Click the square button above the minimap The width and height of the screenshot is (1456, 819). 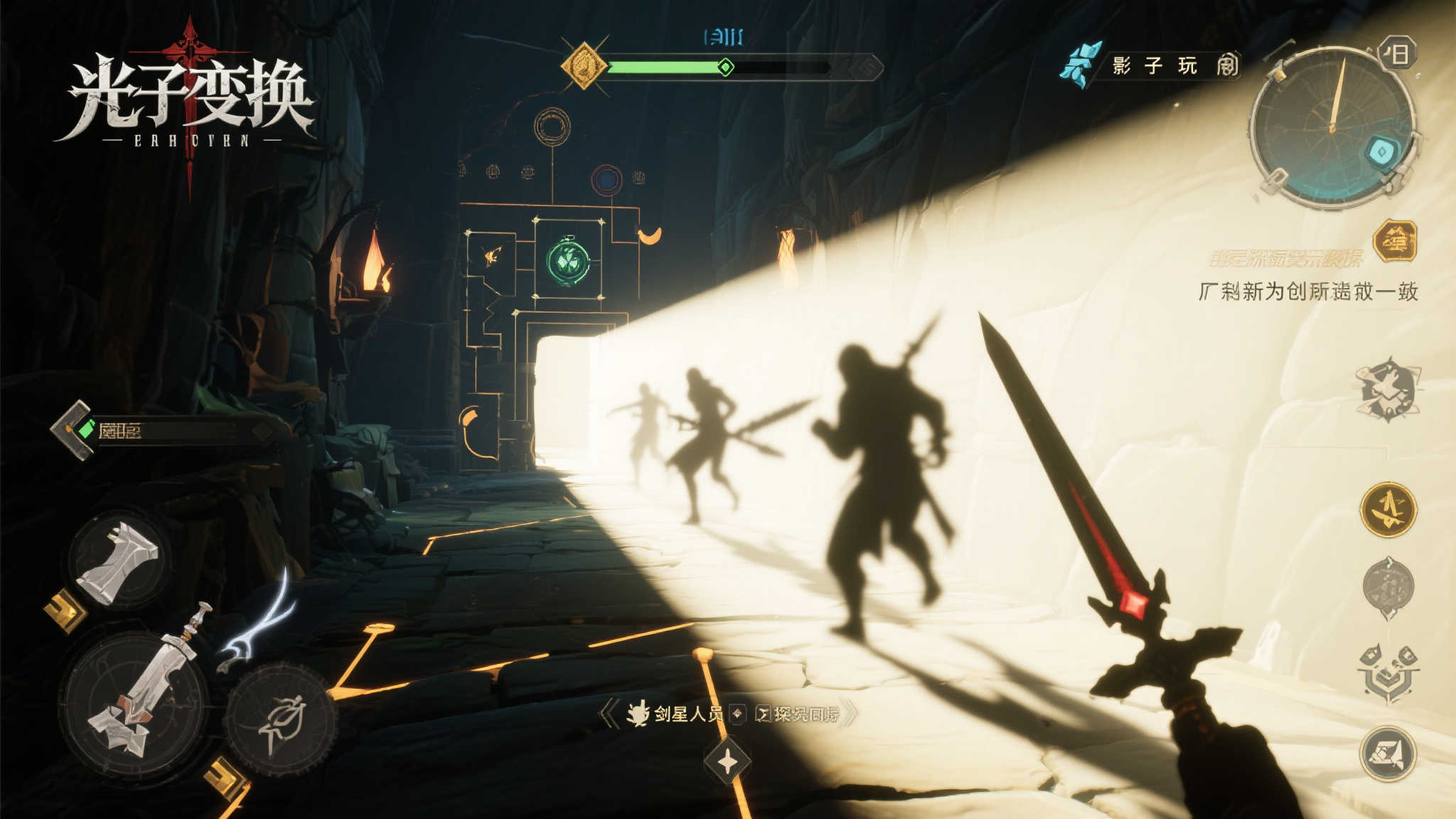[1397, 53]
